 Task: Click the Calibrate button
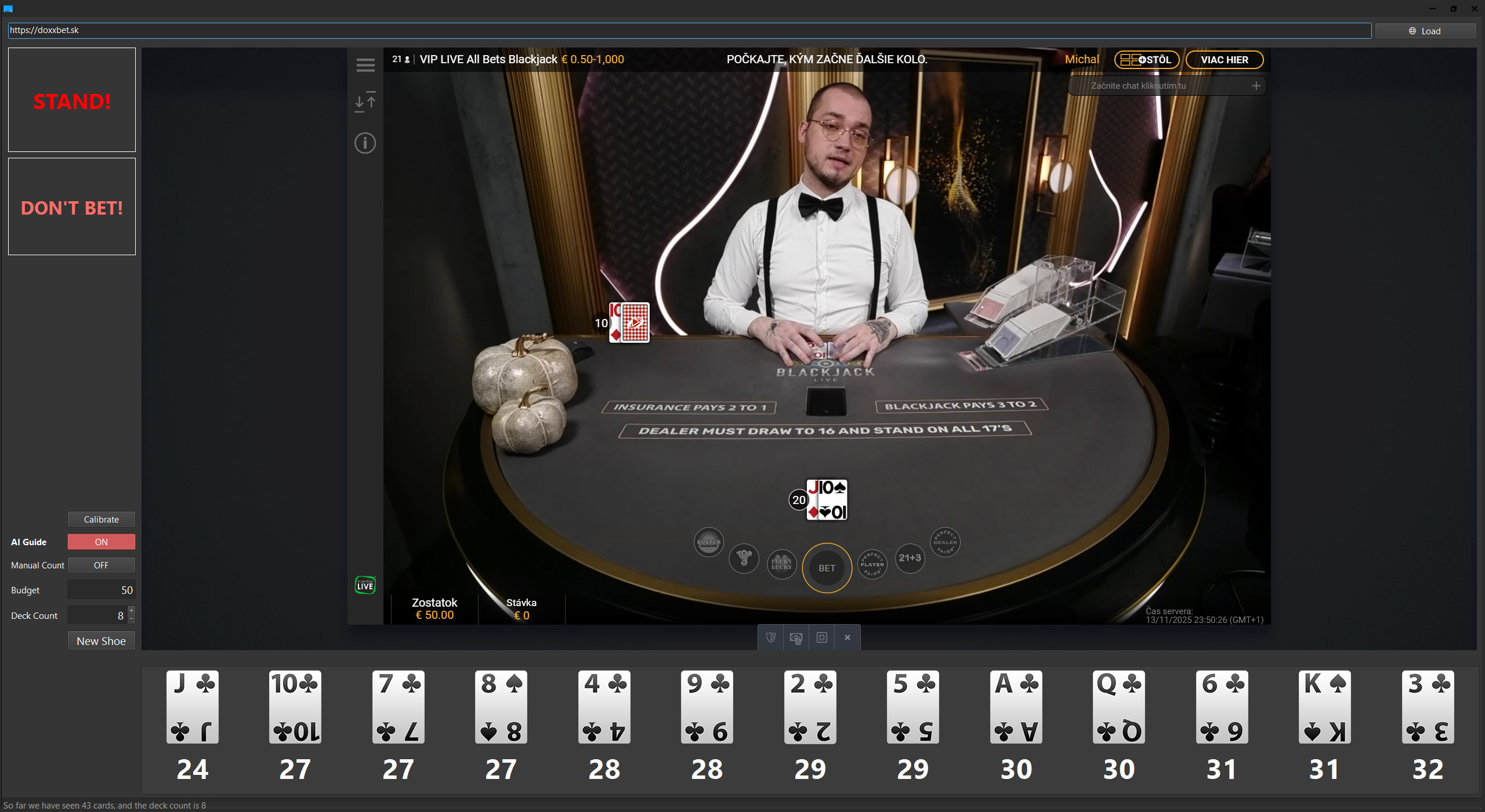(101, 519)
